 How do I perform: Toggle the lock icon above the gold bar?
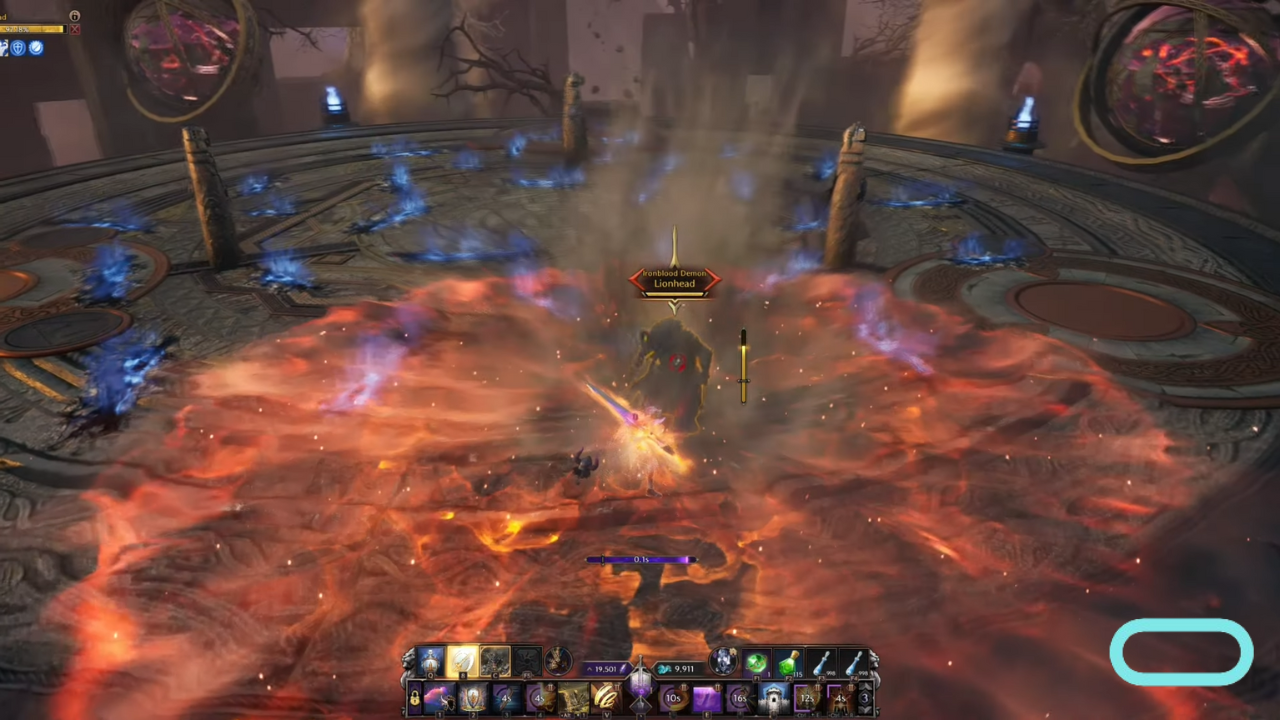[75, 16]
